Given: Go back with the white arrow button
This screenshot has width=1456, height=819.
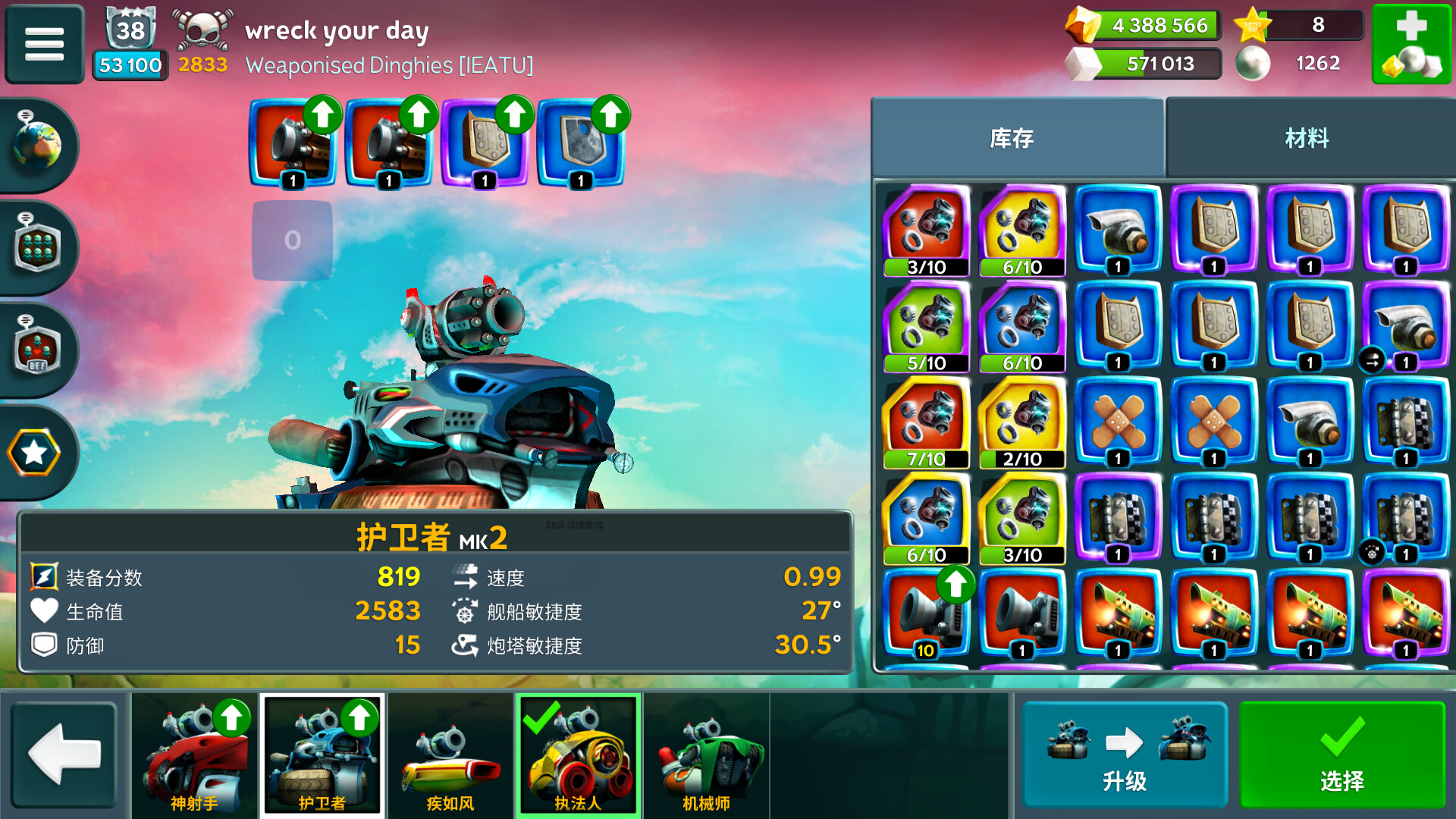Looking at the screenshot, I should tap(64, 755).
